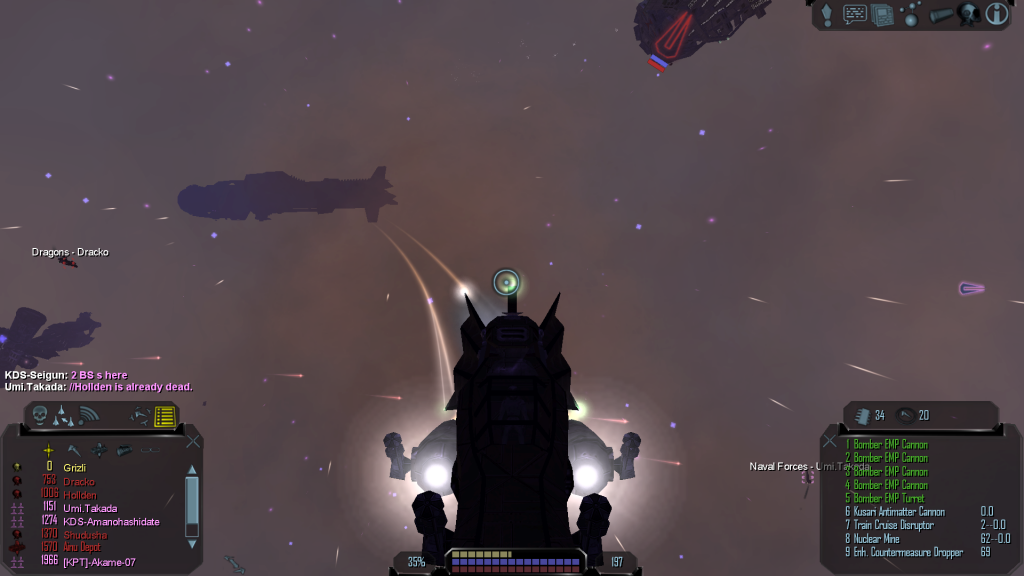Screen dimensions: 1024x576
Task: Select KDS-Amanohashidate from the contacts
Action: tap(111, 521)
